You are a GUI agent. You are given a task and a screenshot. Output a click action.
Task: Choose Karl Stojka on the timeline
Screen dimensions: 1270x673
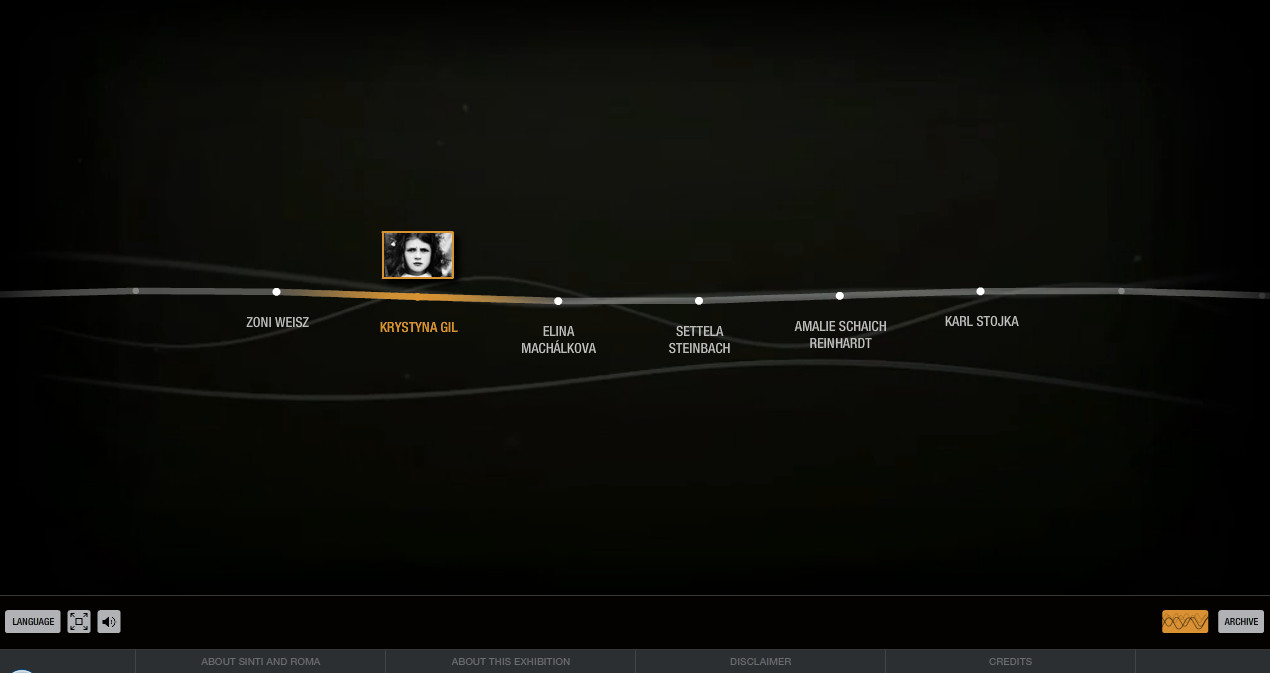pyautogui.click(x=981, y=321)
